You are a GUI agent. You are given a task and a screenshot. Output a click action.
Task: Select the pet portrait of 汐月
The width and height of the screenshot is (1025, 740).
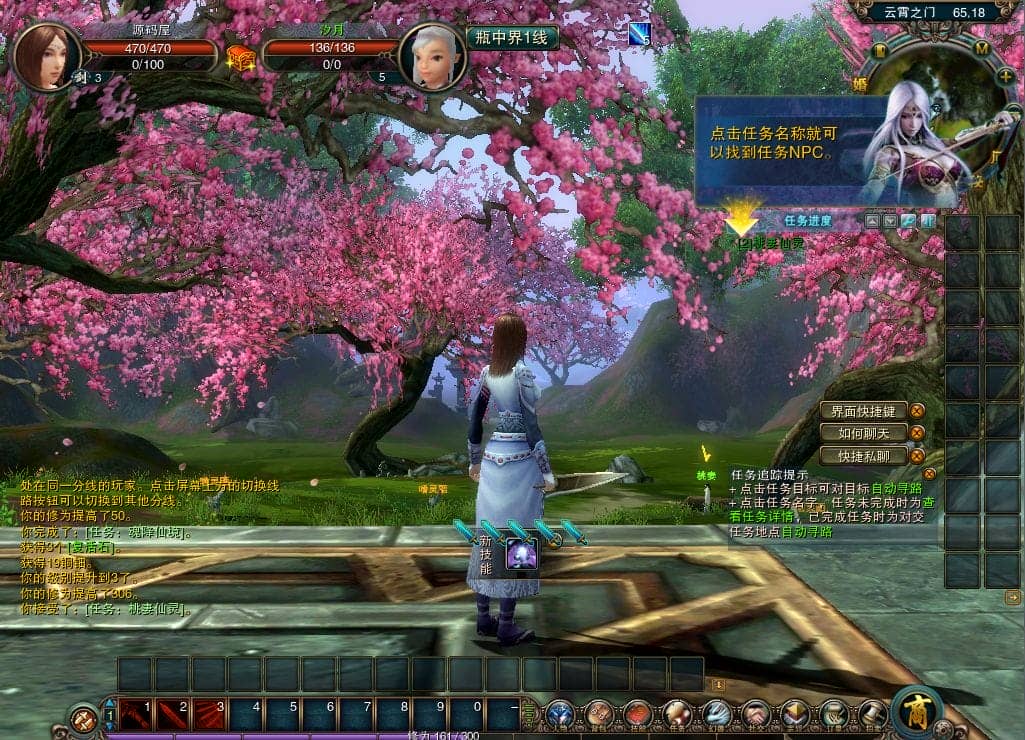tap(432, 56)
